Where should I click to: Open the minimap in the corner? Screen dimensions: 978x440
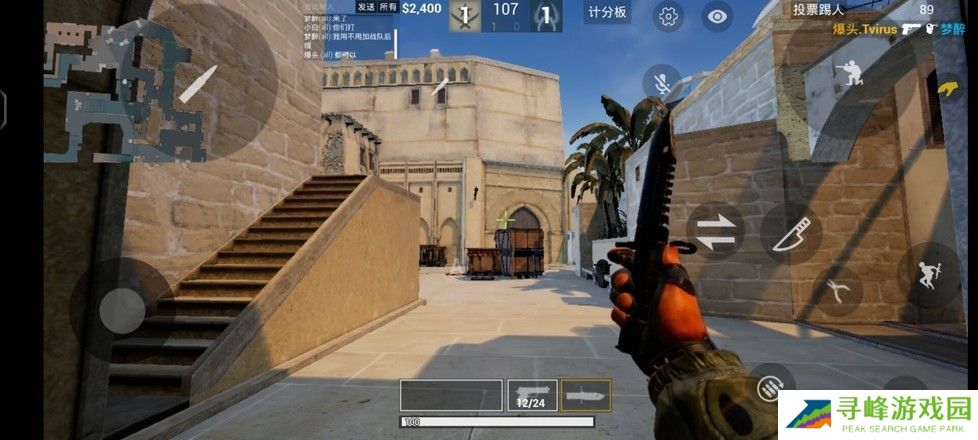click(x=125, y=88)
